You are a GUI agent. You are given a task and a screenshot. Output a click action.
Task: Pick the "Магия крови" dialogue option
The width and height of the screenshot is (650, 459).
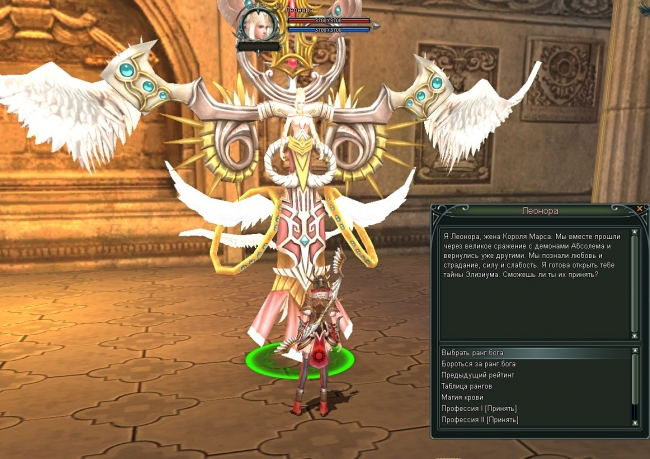pyautogui.click(x=463, y=397)
